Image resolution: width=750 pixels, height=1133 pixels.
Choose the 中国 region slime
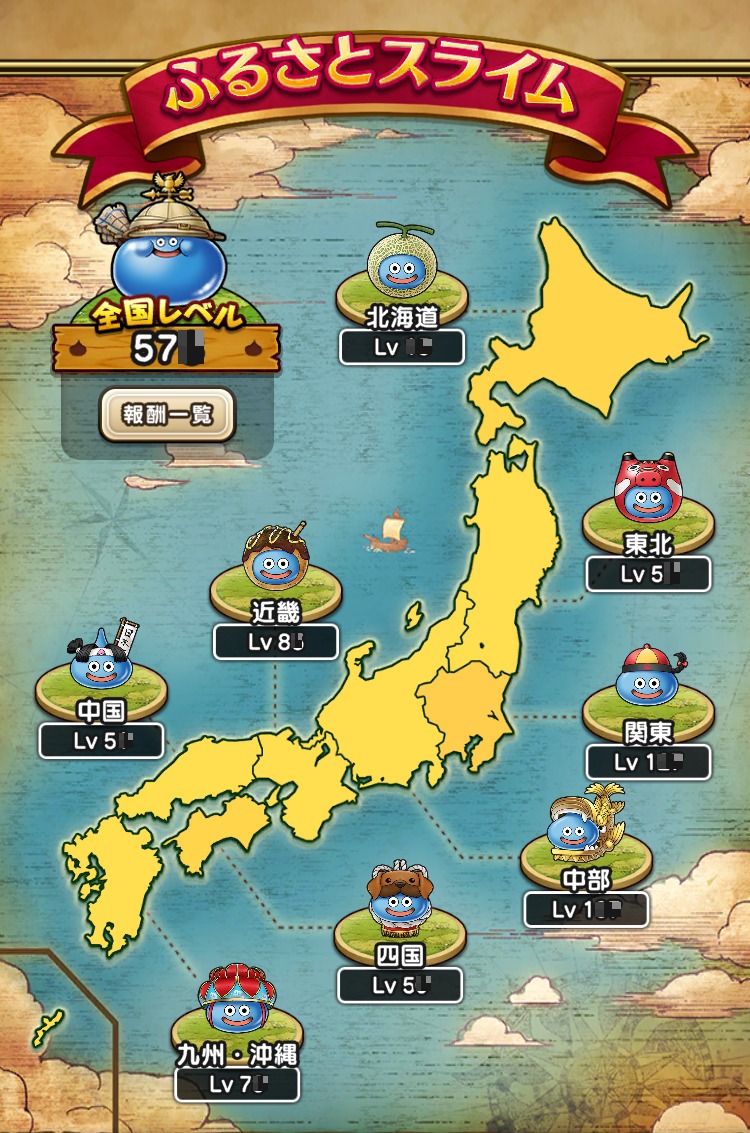click(x=100, y=663)
